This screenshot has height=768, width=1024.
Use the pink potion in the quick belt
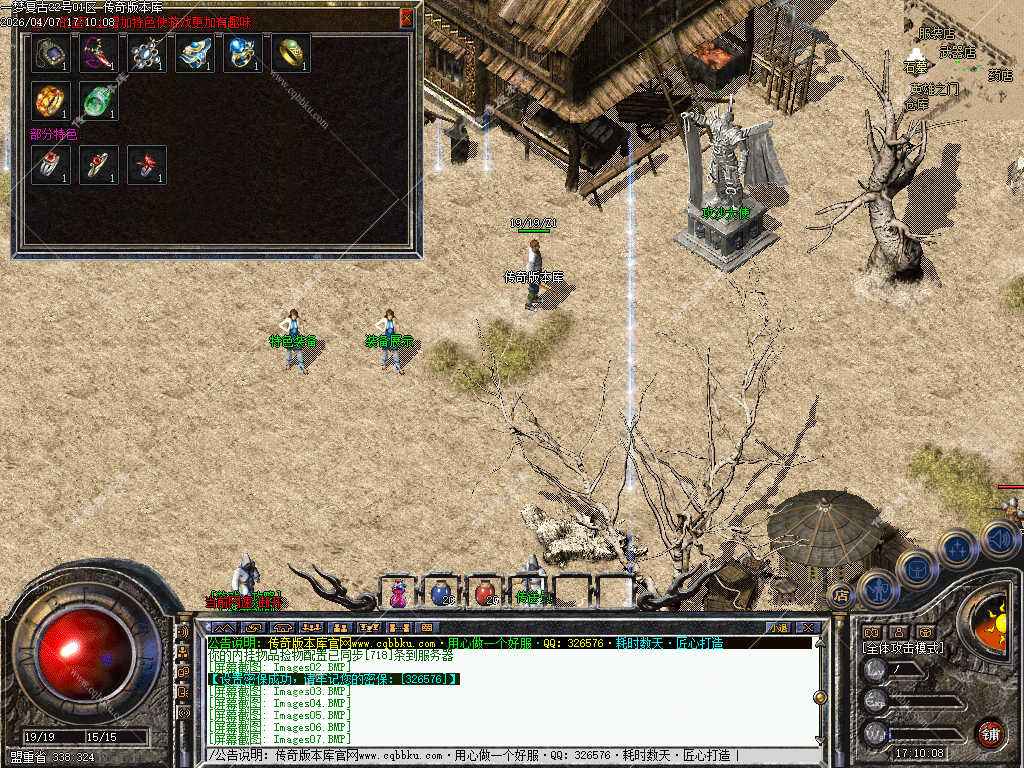[x=398, y=593]
